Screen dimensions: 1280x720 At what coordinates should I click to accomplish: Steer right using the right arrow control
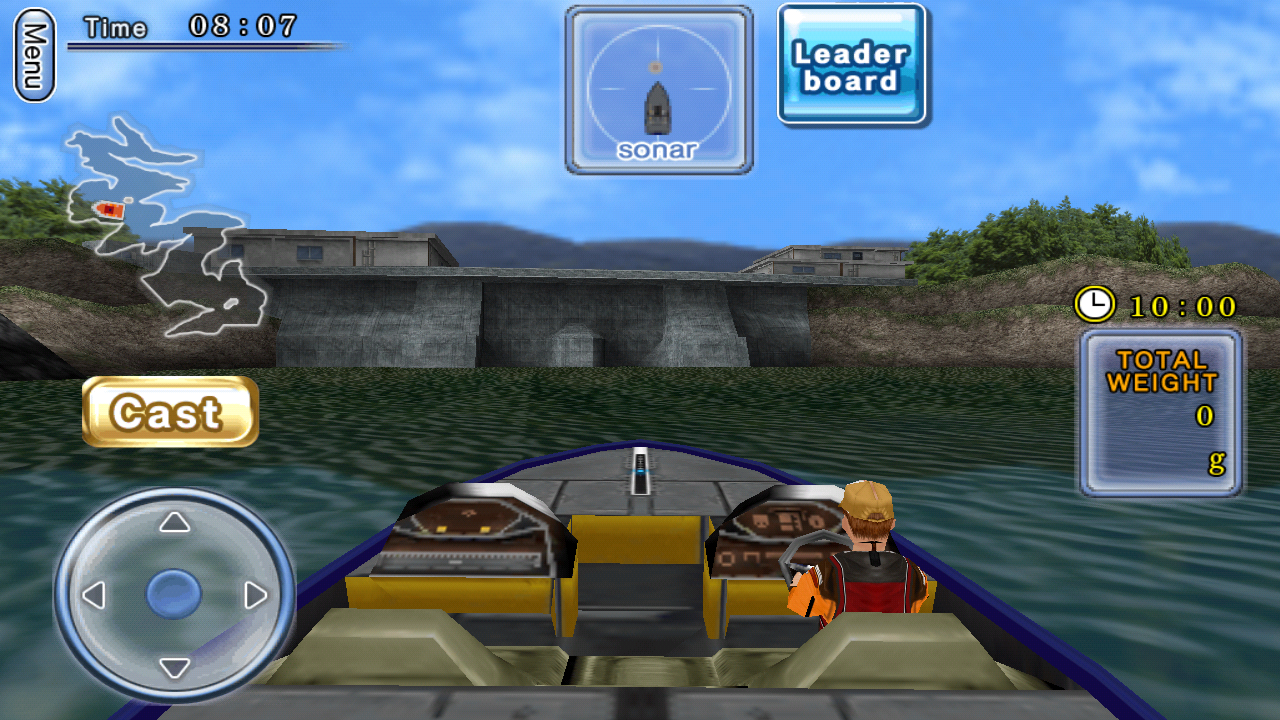pos(253,597)
